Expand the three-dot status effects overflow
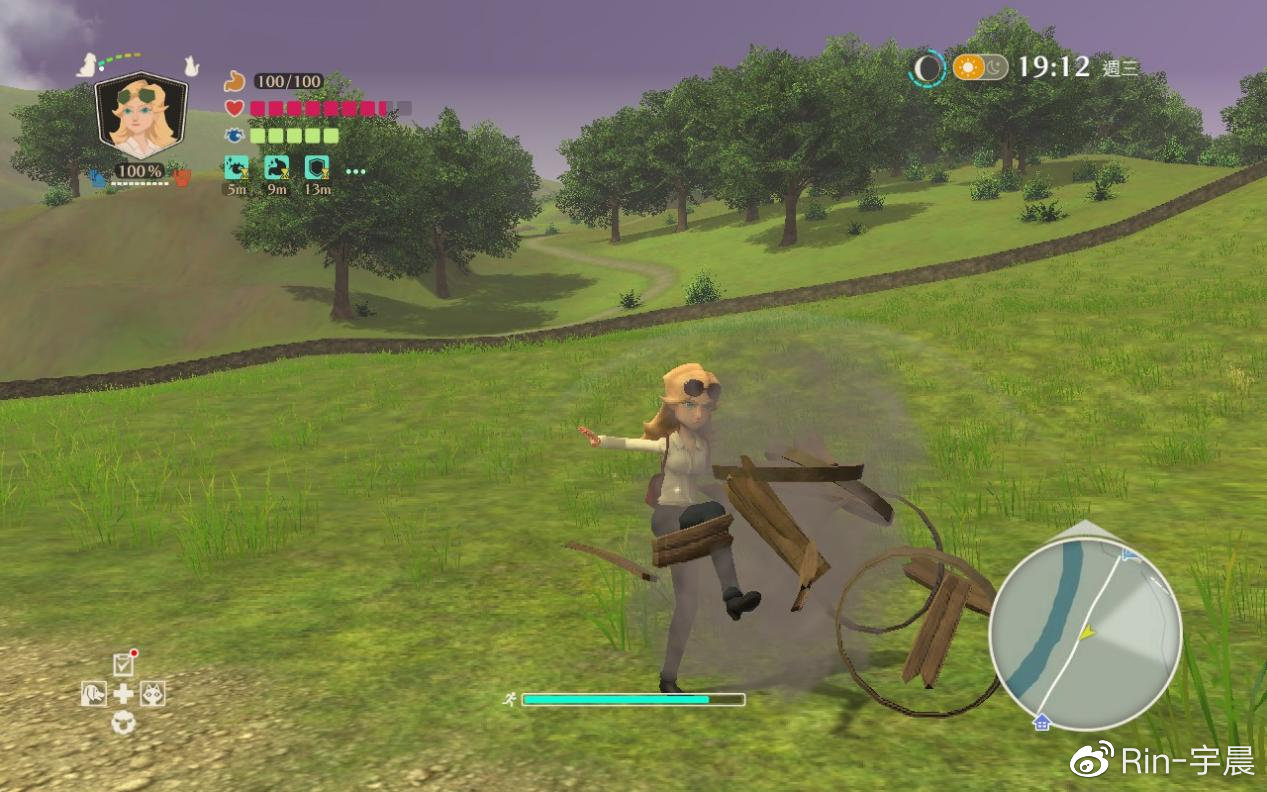Image resolution: width=1267 pixels, height=792 pixels. point(355,172)
